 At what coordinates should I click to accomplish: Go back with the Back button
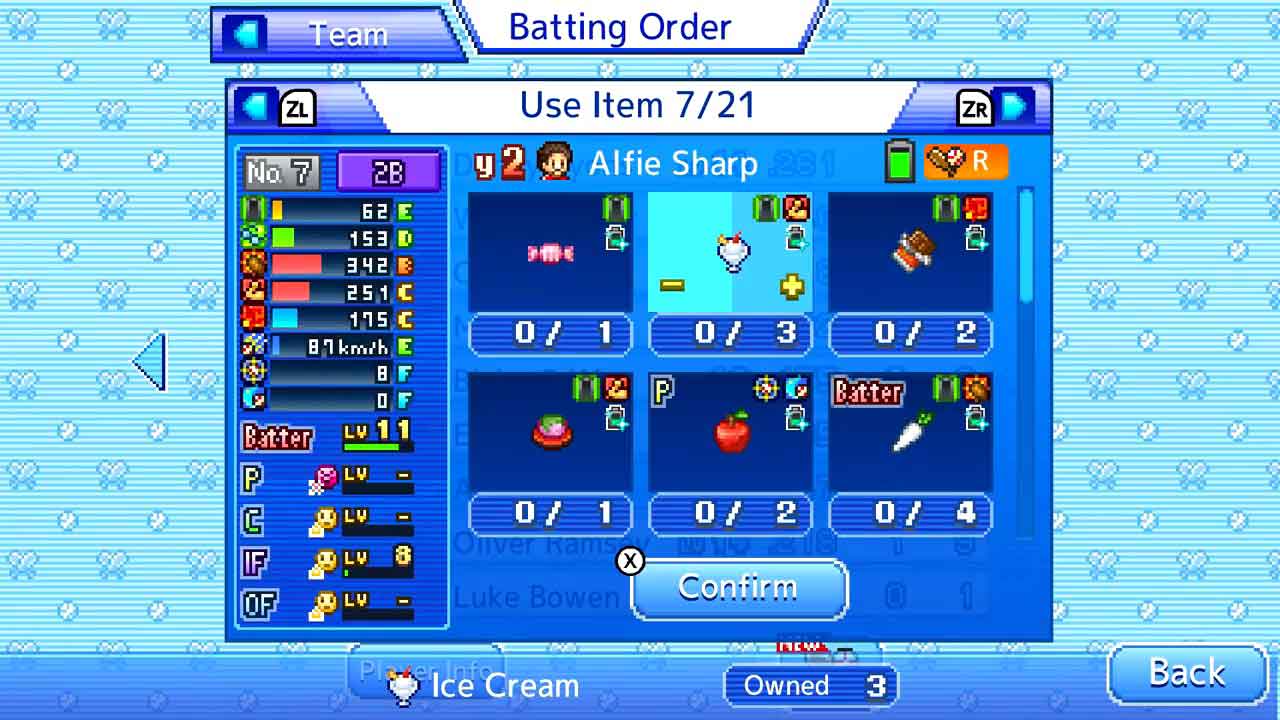[1187, 673]
